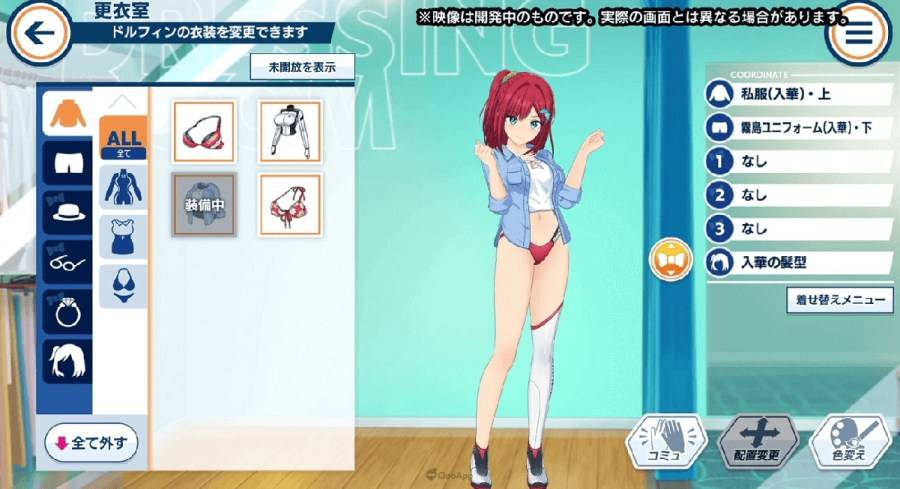
Task: Filter by bikini swimwear subcategory
Action: pos(123,286)
